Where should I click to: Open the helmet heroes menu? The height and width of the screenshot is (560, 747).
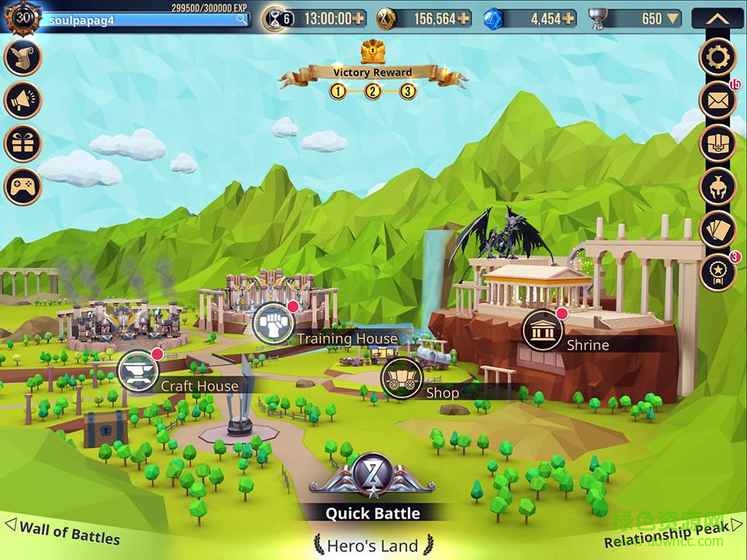tap(717, 186)
